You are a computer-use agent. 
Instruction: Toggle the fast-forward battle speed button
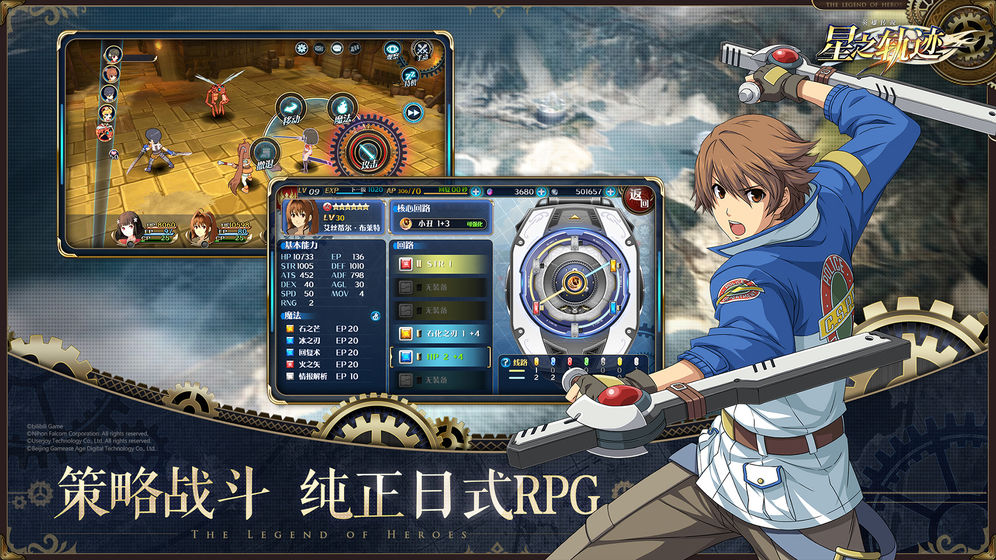coord(412,111)
